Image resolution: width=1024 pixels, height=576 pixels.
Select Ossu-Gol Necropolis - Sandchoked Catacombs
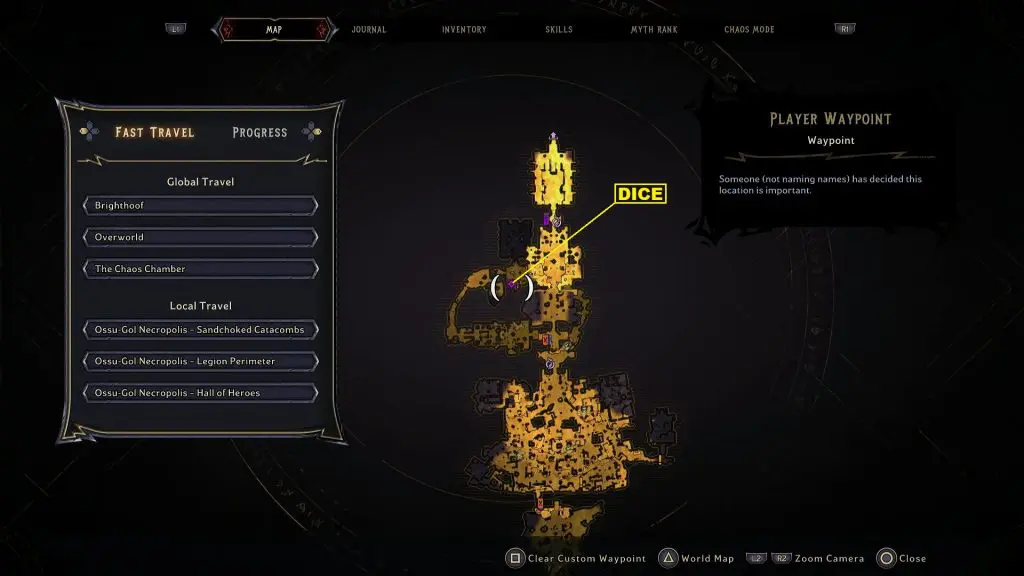201,330
